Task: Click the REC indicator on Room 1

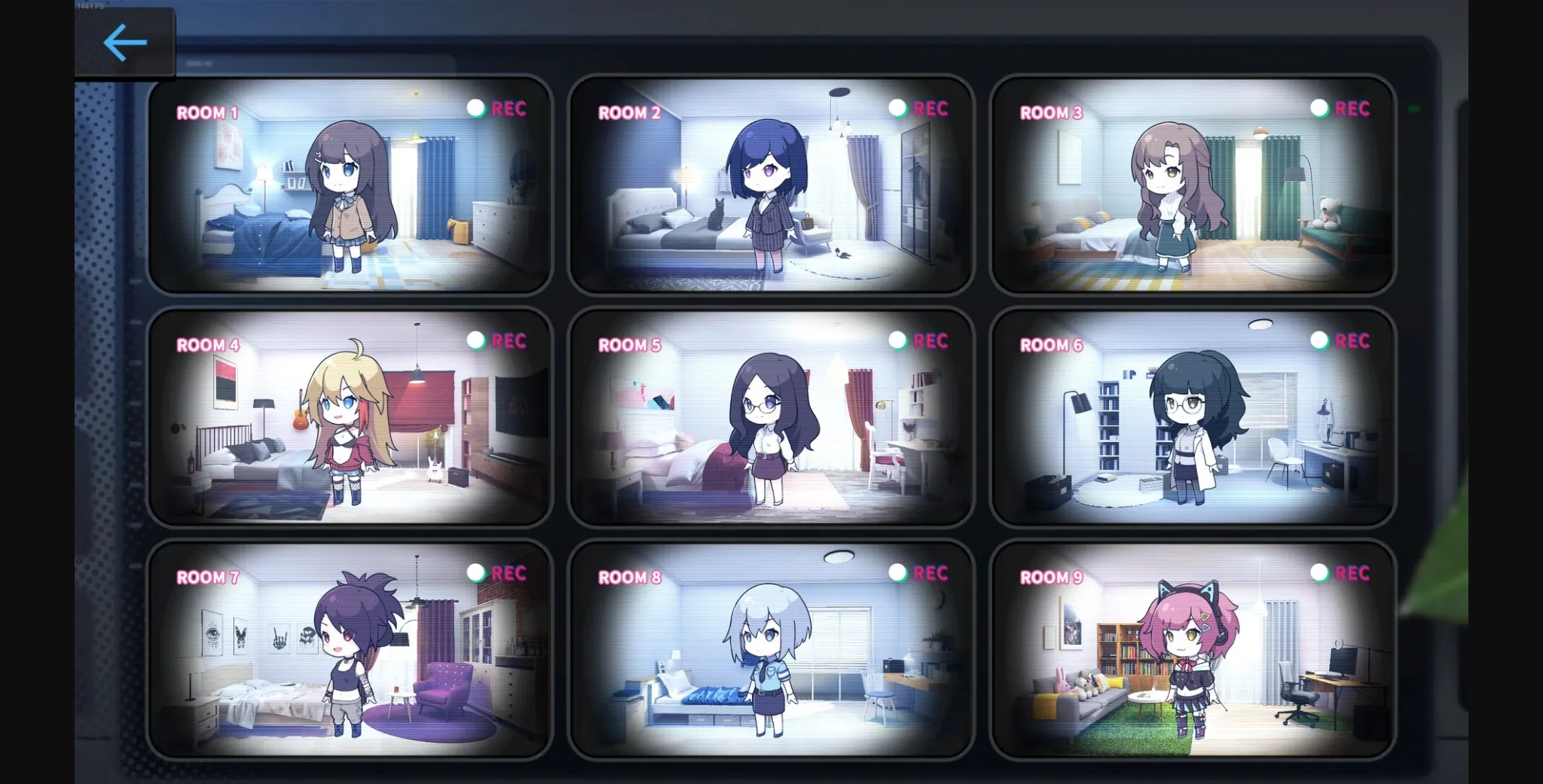Action: (497, 109)
